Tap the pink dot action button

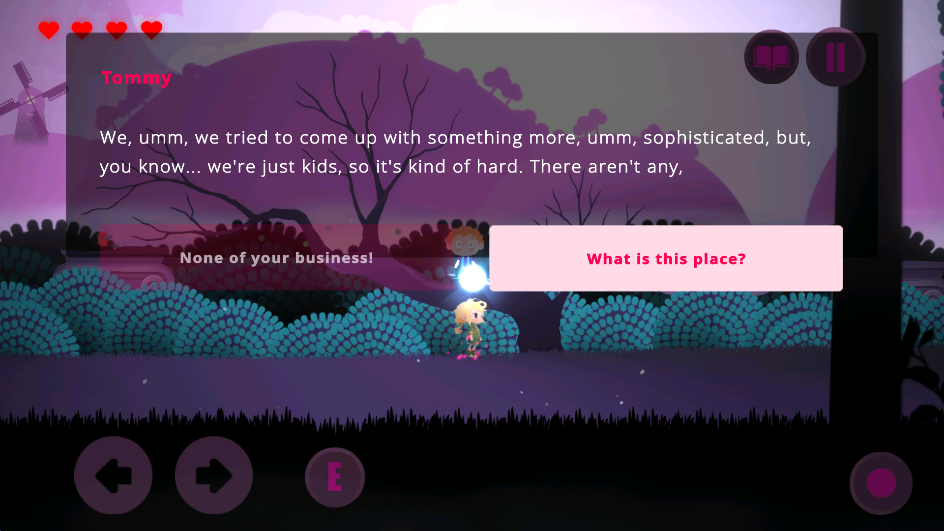881,483
